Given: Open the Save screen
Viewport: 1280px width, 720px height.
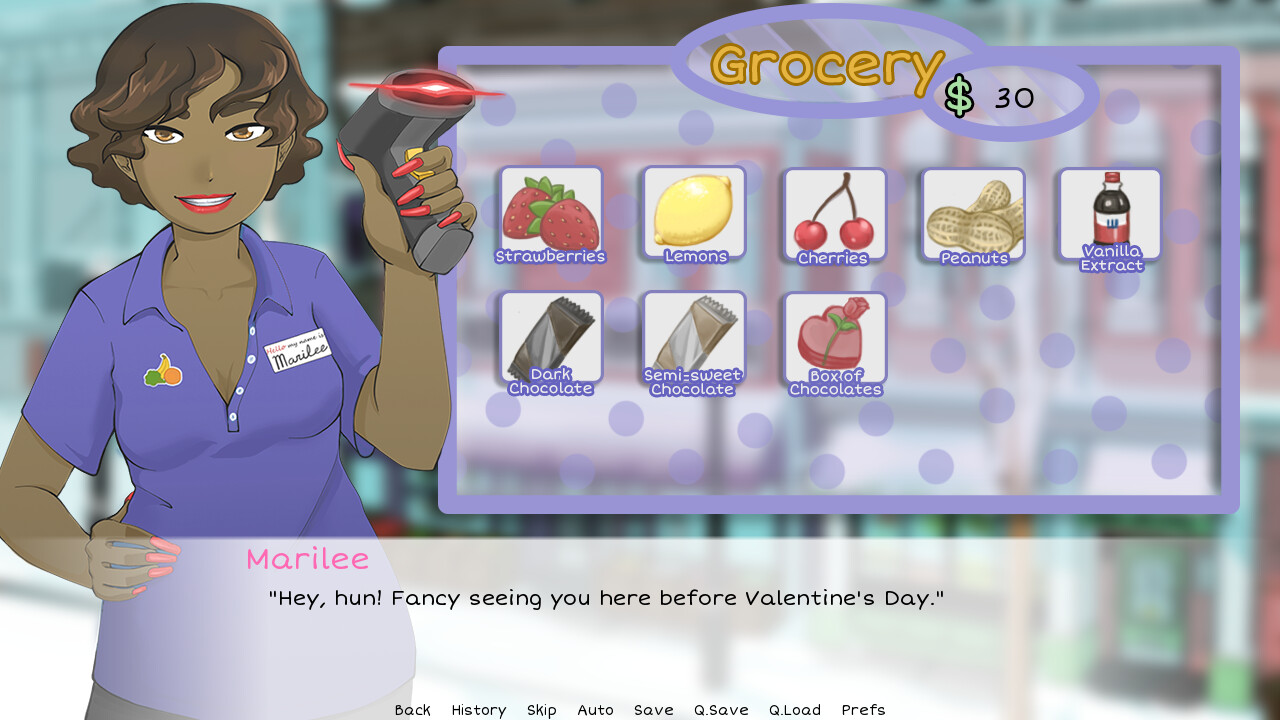Looking at the screenshot, I should tap(653, 710).
